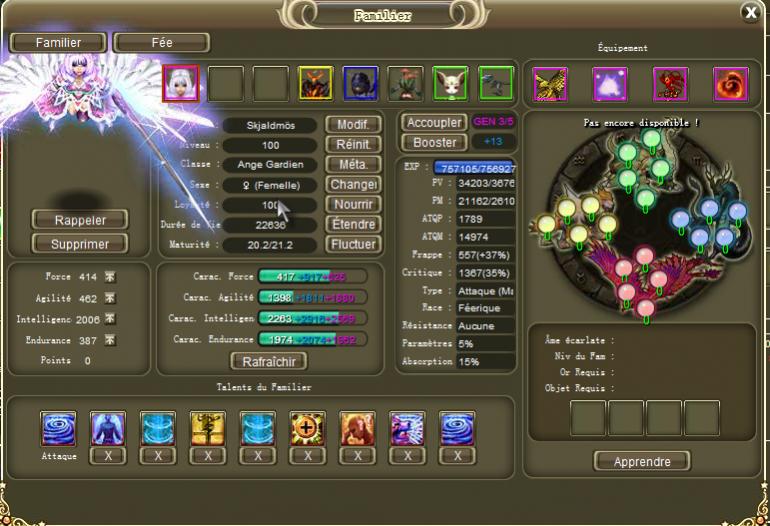Image resolution: width=770 pixels, height=526 pixels.
Task: Click the Réinit. button
Action: point(354,145)
